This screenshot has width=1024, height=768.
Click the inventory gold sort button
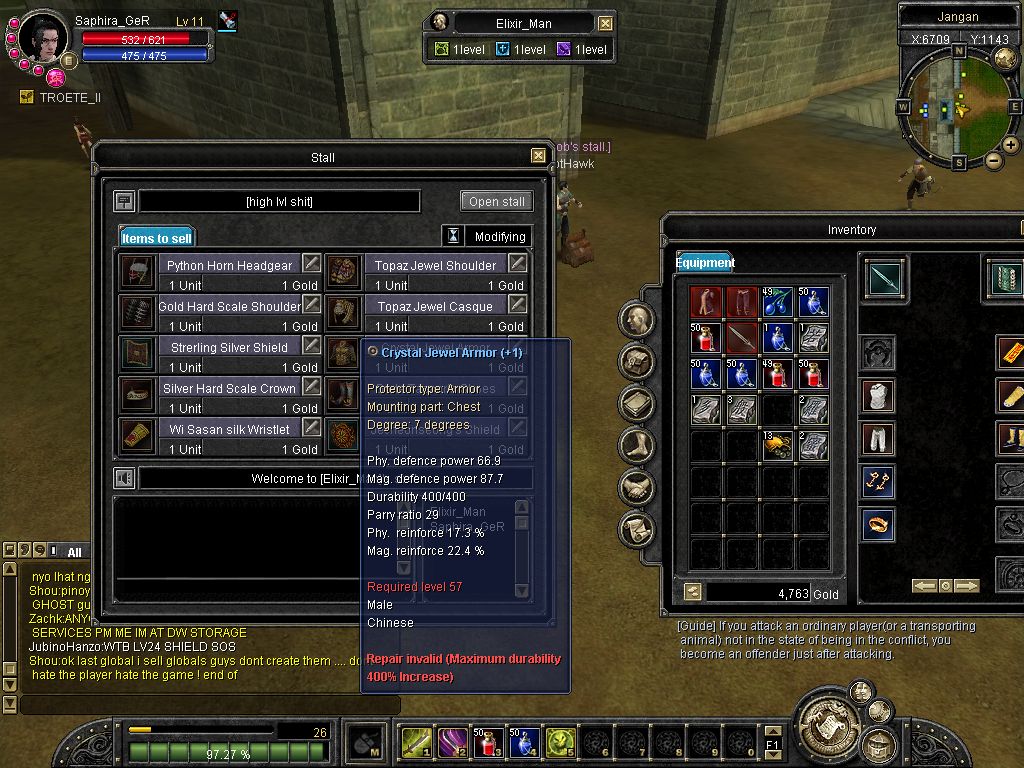pyautogui.click(x=692, y=593)
